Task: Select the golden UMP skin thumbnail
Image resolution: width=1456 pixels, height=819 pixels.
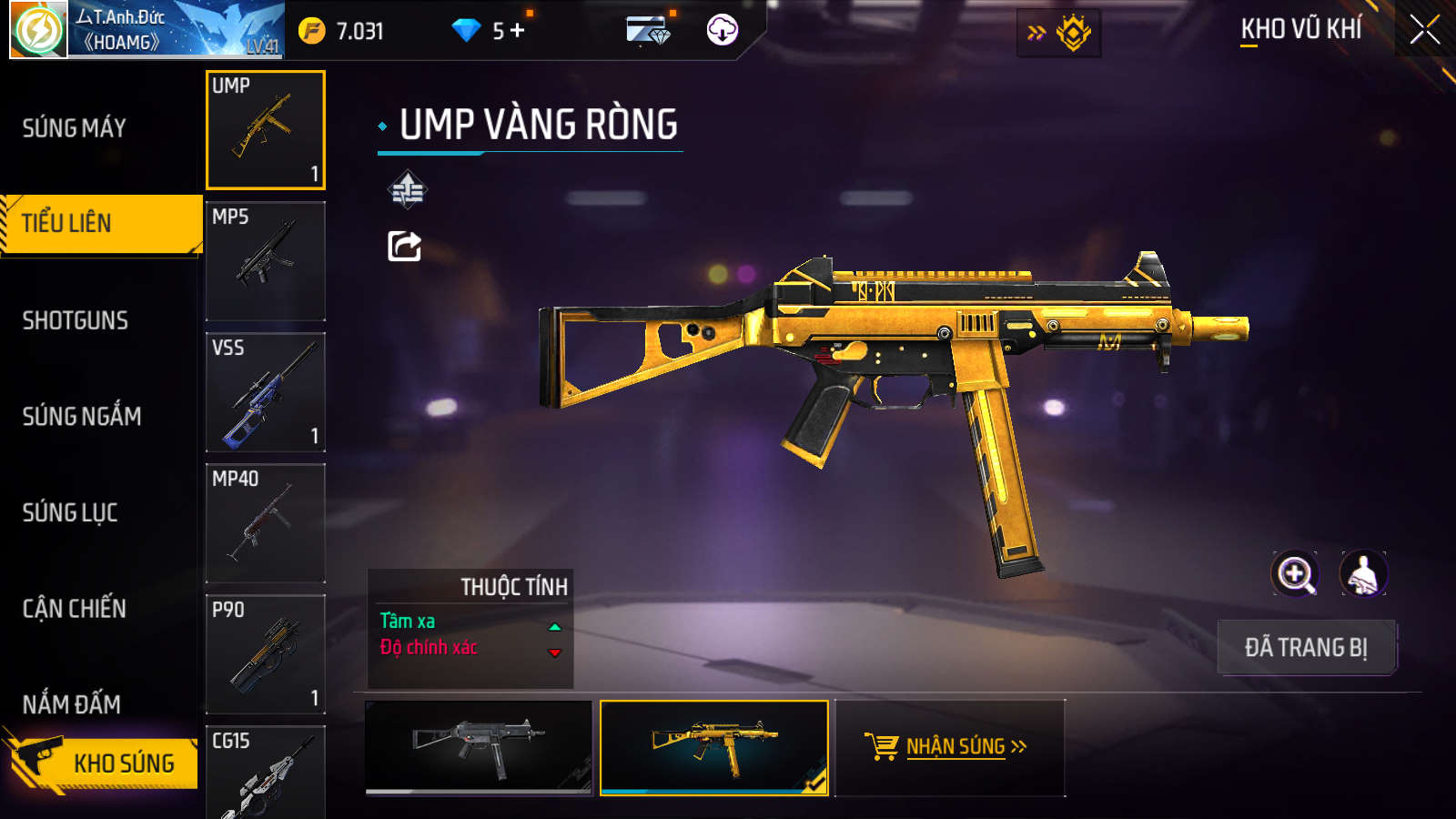Action: point(714,747)
